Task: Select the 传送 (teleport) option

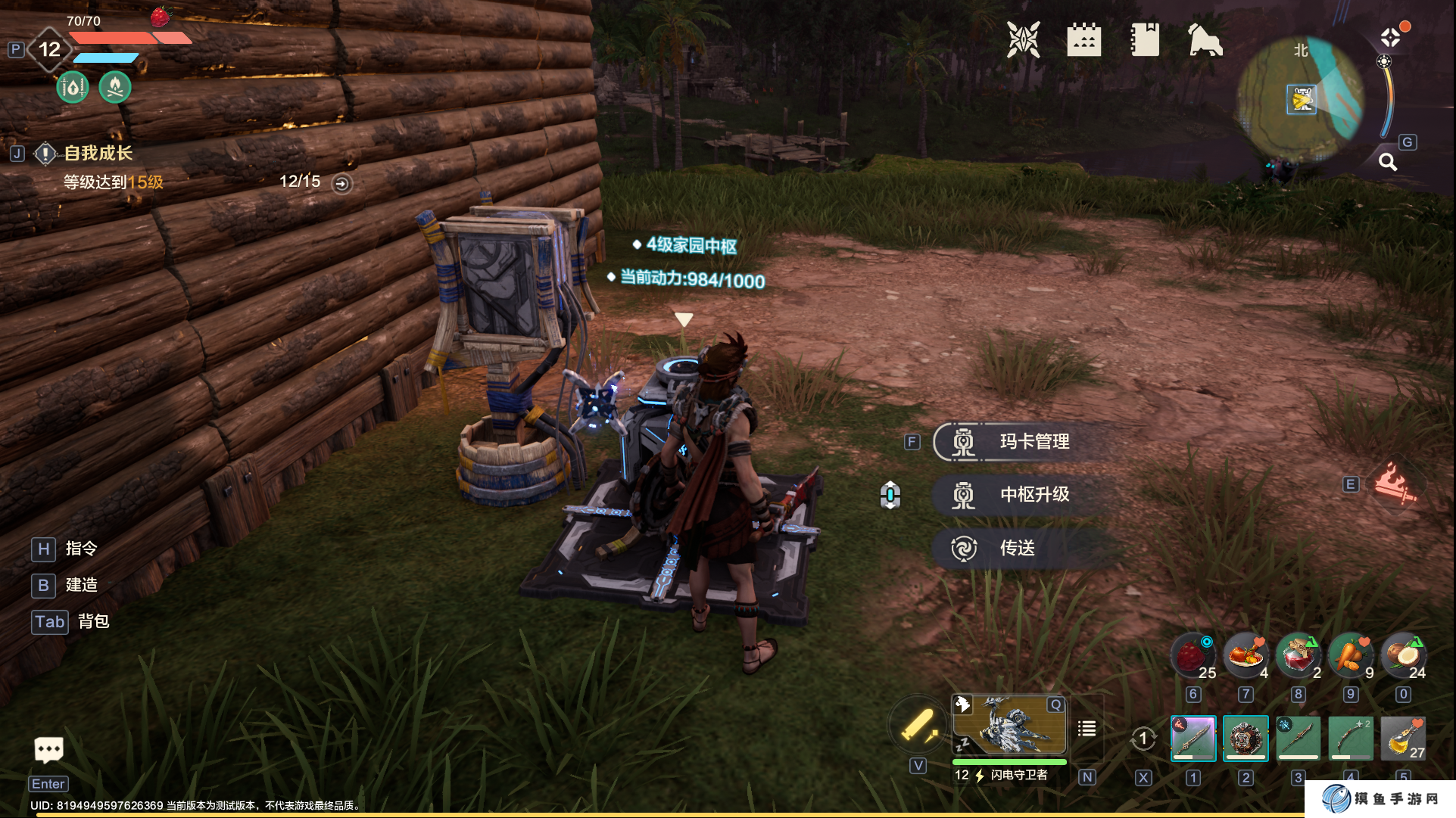Action: (x=1016, y=548)
